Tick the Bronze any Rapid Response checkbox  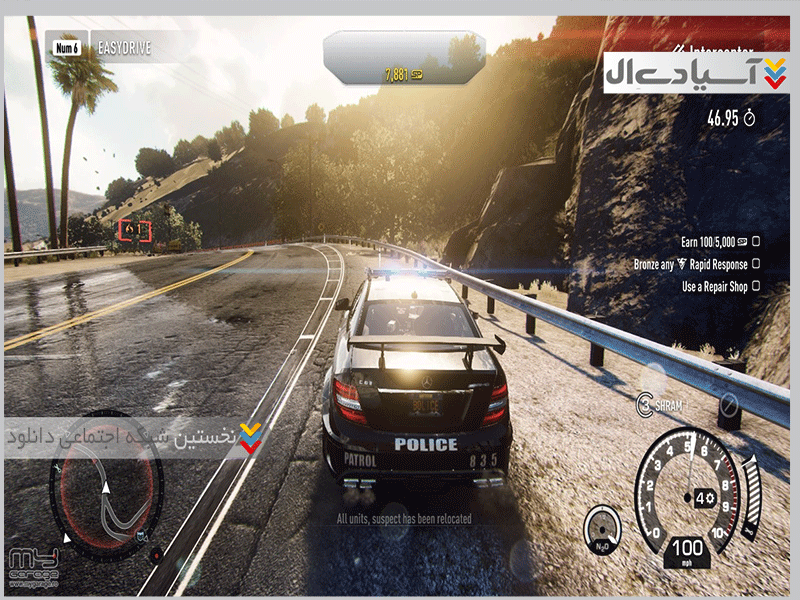click(x=757, y=264)
